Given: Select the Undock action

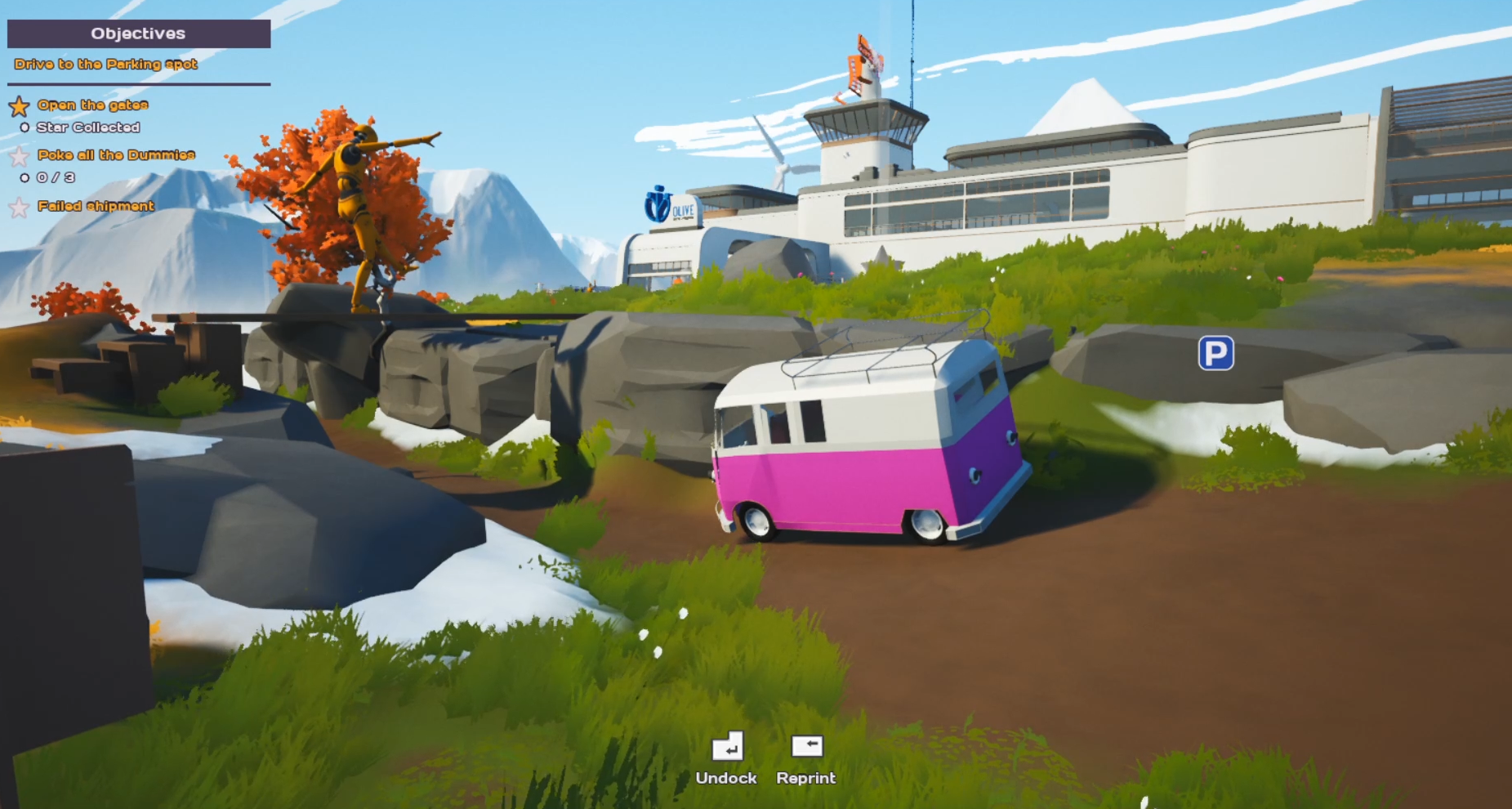Looking at the screenshot, I should (x=726, y=758).
